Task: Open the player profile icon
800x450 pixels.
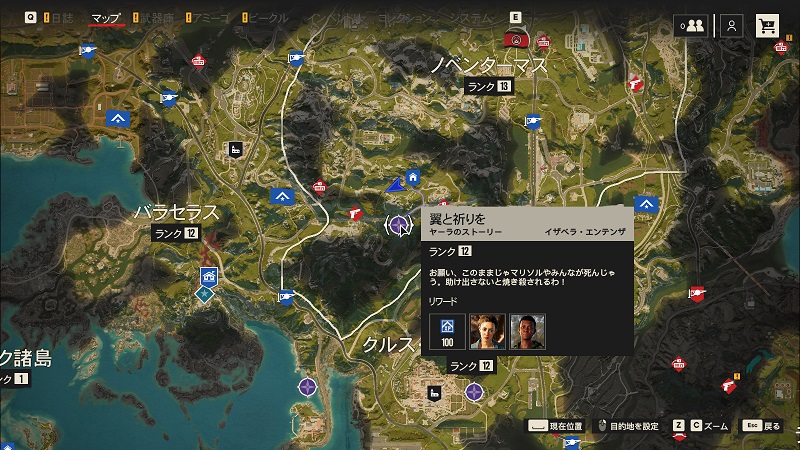Action: point(733,26)
